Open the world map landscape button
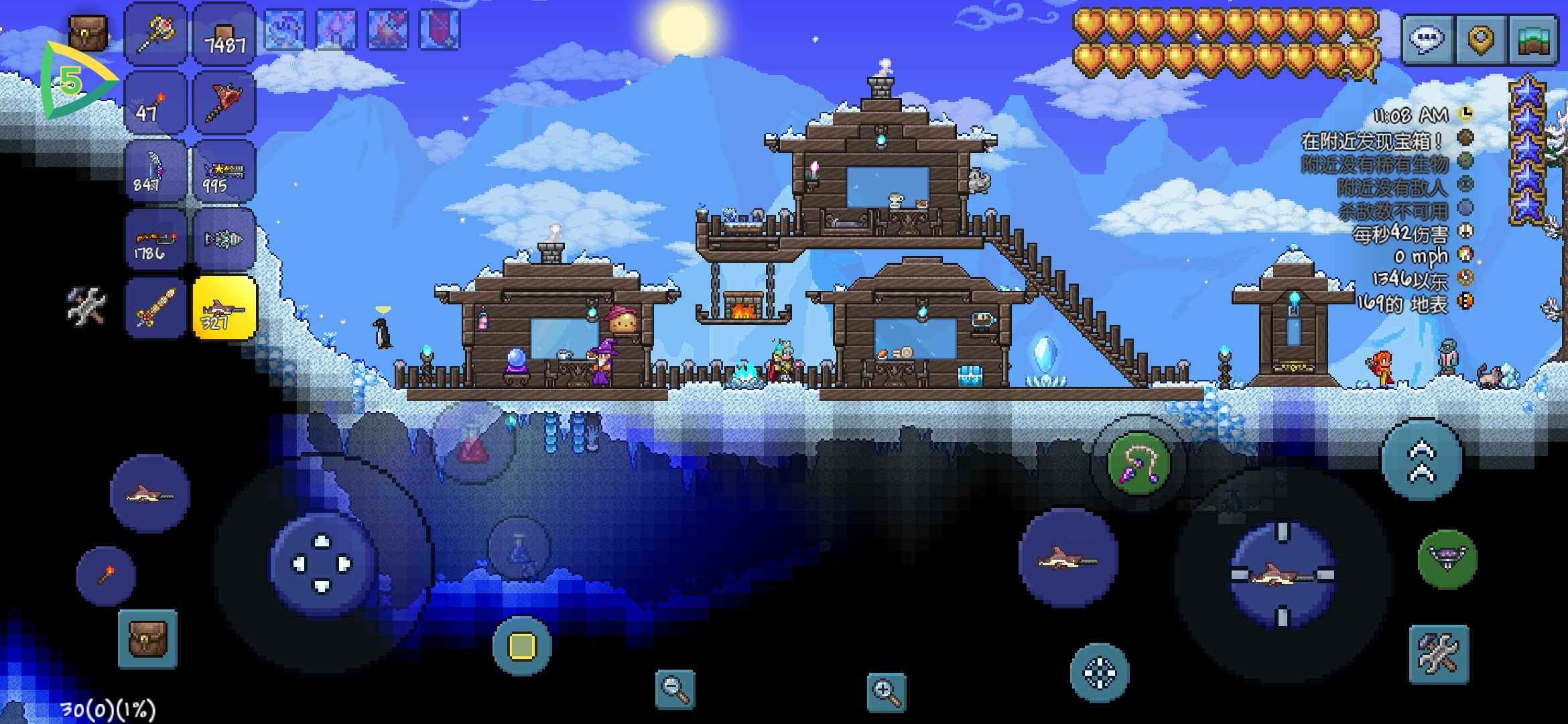 click(x=1533, y=40)
